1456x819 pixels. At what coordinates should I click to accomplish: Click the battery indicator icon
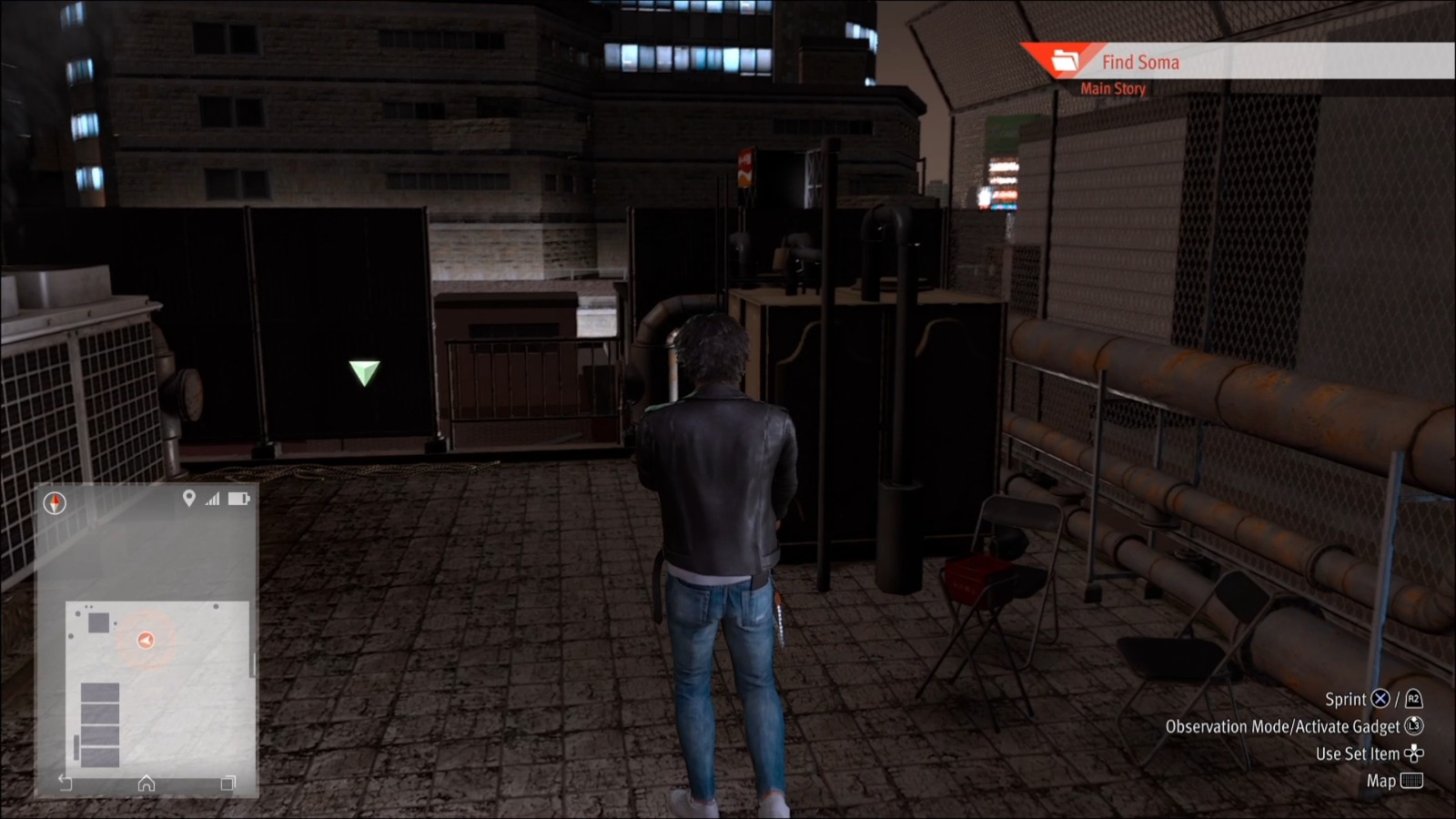[x=238, y=498]
